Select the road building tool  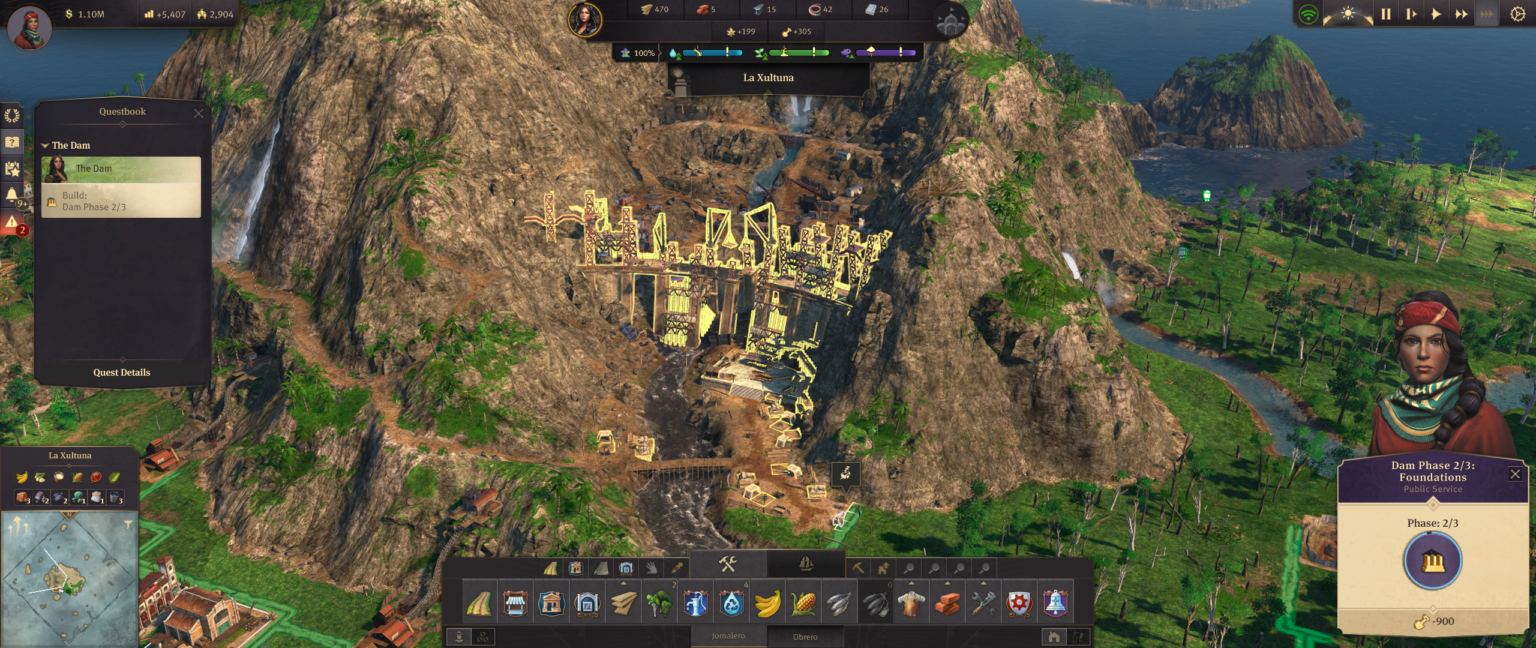(x=478, y=603)
